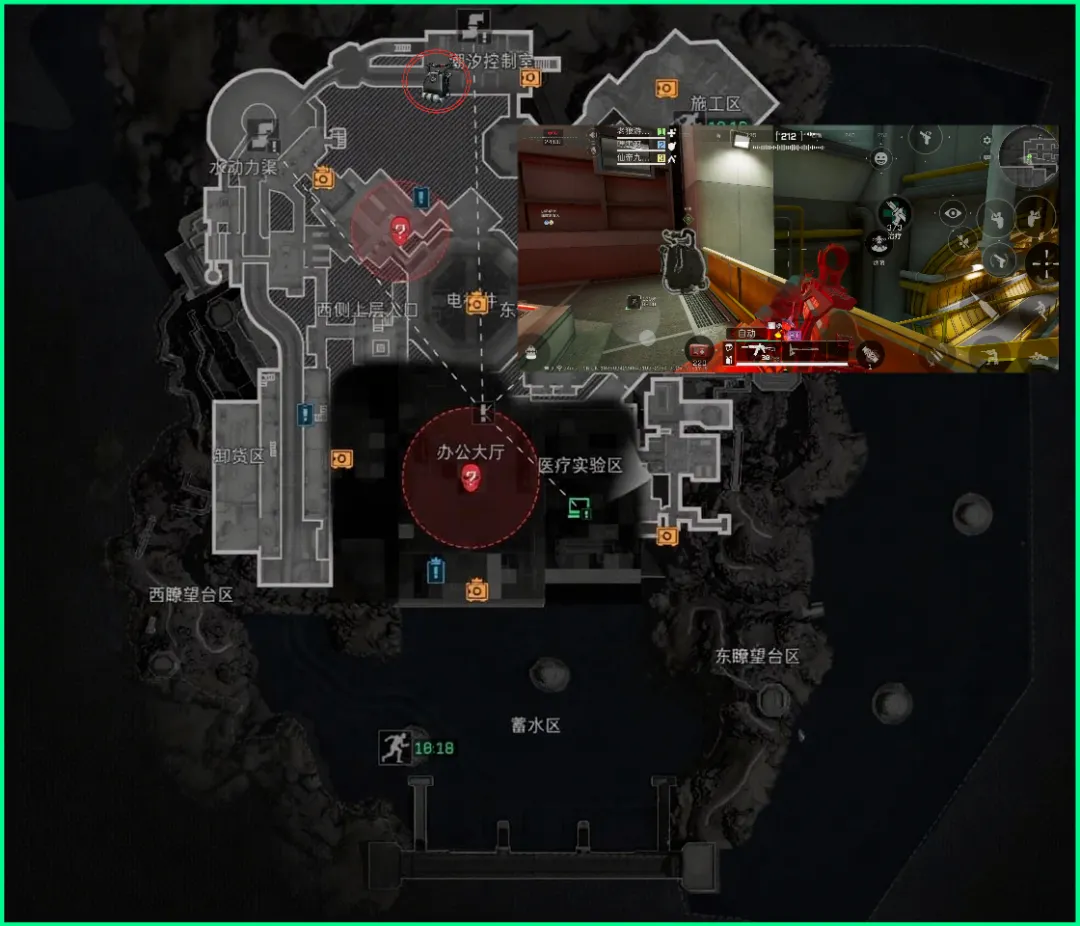Open the emoji smiley button in the inset
Viewport: 1080px width, 926px height.
tap(881, 158)
